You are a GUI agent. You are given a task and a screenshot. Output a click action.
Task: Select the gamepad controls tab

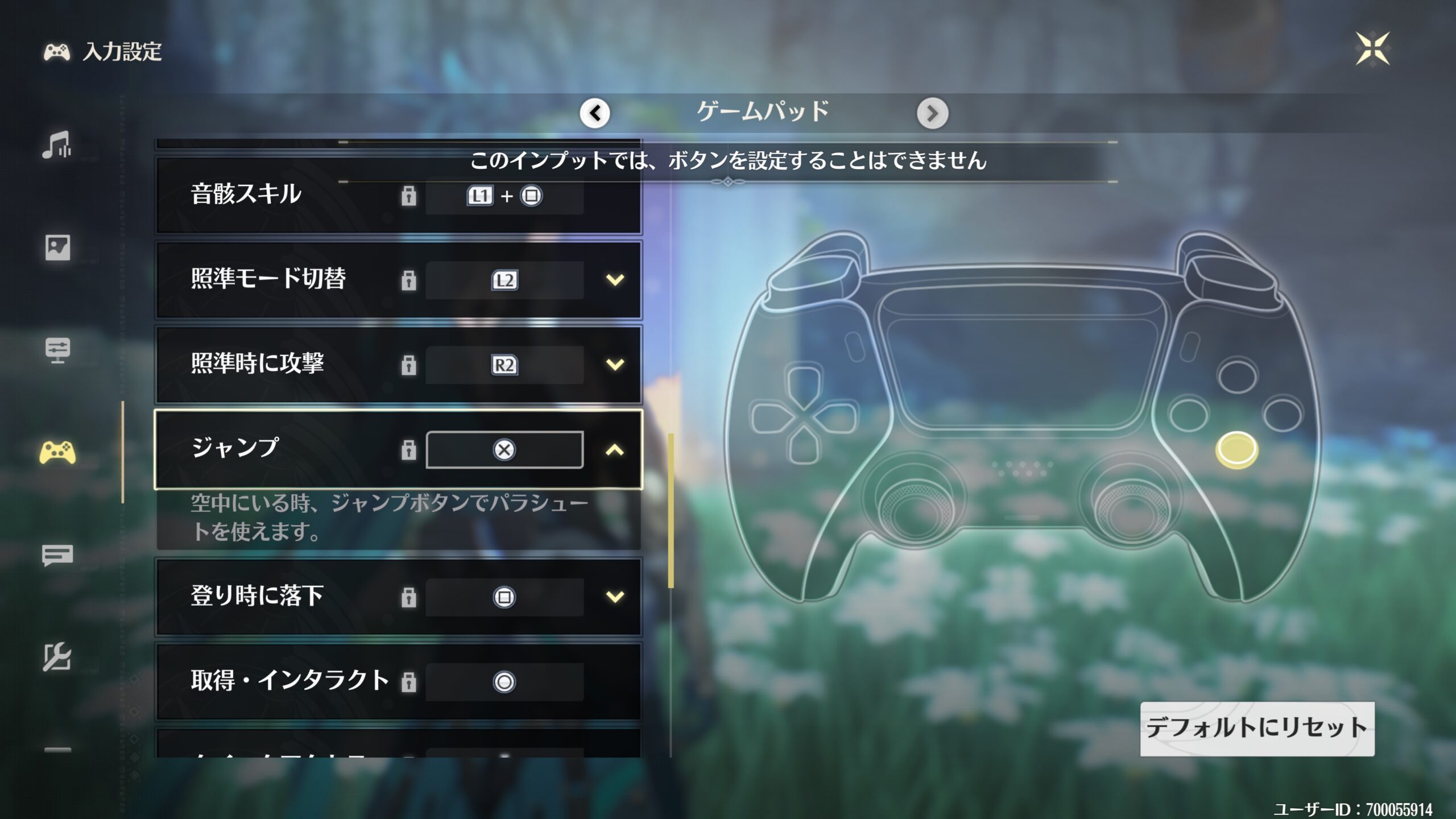coord(57,453)
